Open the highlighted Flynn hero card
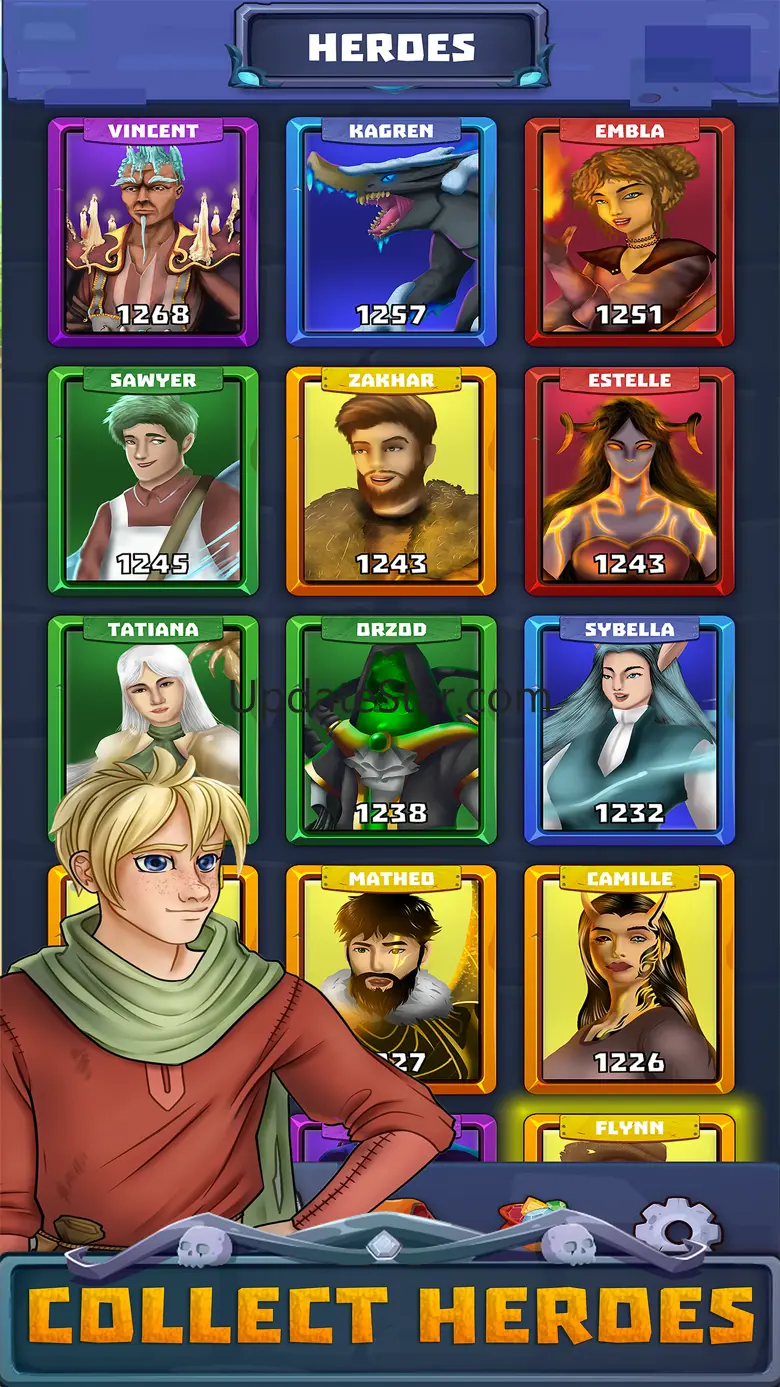Viewport: 780px width, 1387px height. tap(629, 1140)
